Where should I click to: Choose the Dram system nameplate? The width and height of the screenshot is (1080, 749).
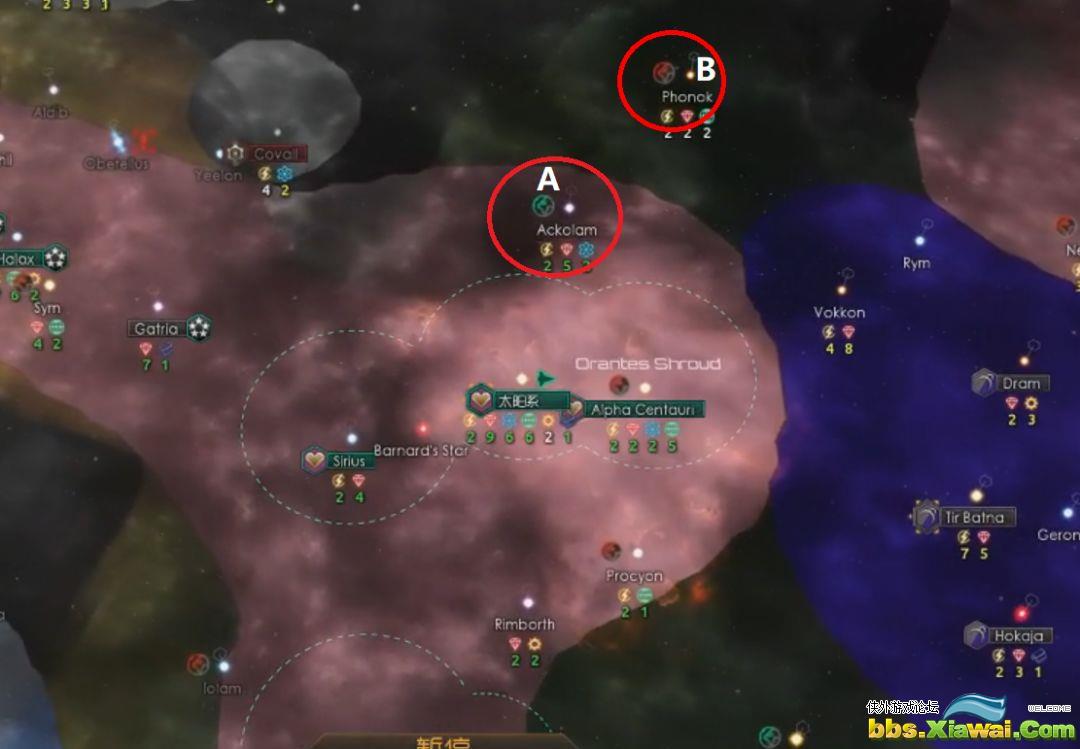click(x=1021, y=383)
